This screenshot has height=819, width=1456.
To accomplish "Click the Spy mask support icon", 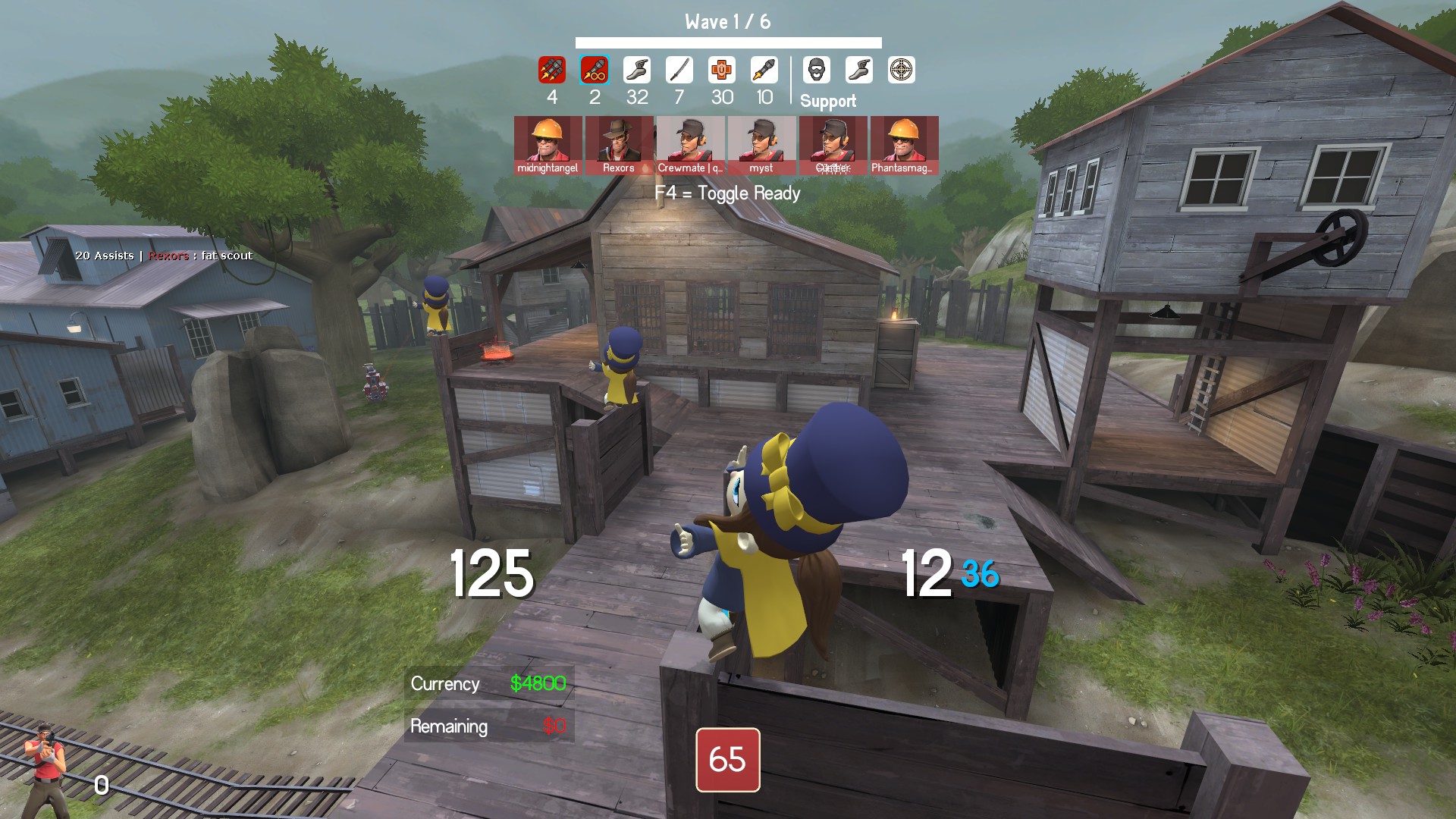I will coord(817,70).
